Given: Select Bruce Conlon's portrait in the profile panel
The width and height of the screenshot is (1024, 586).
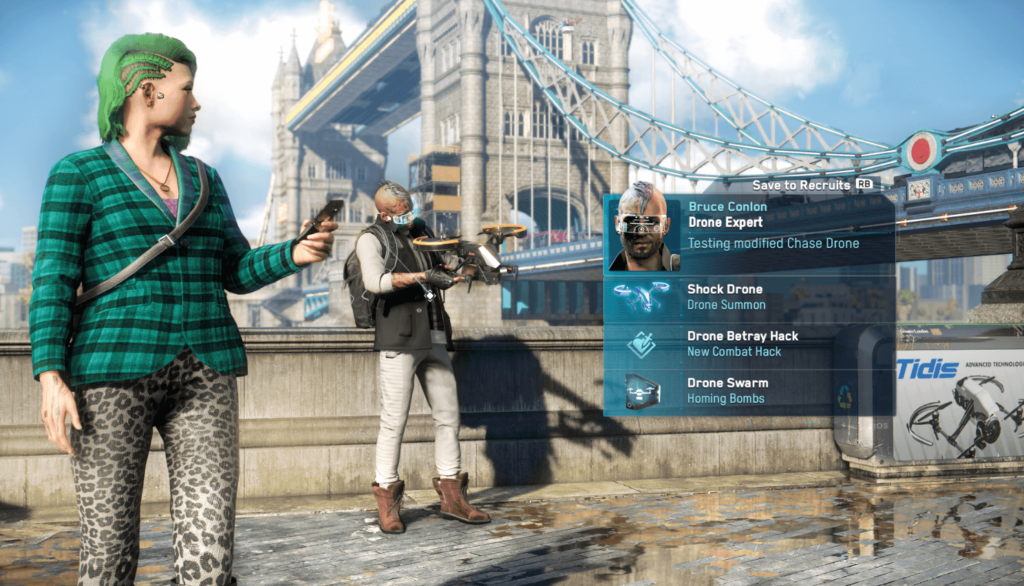Looking at the screenshot, I should click(x=643, y=228).
